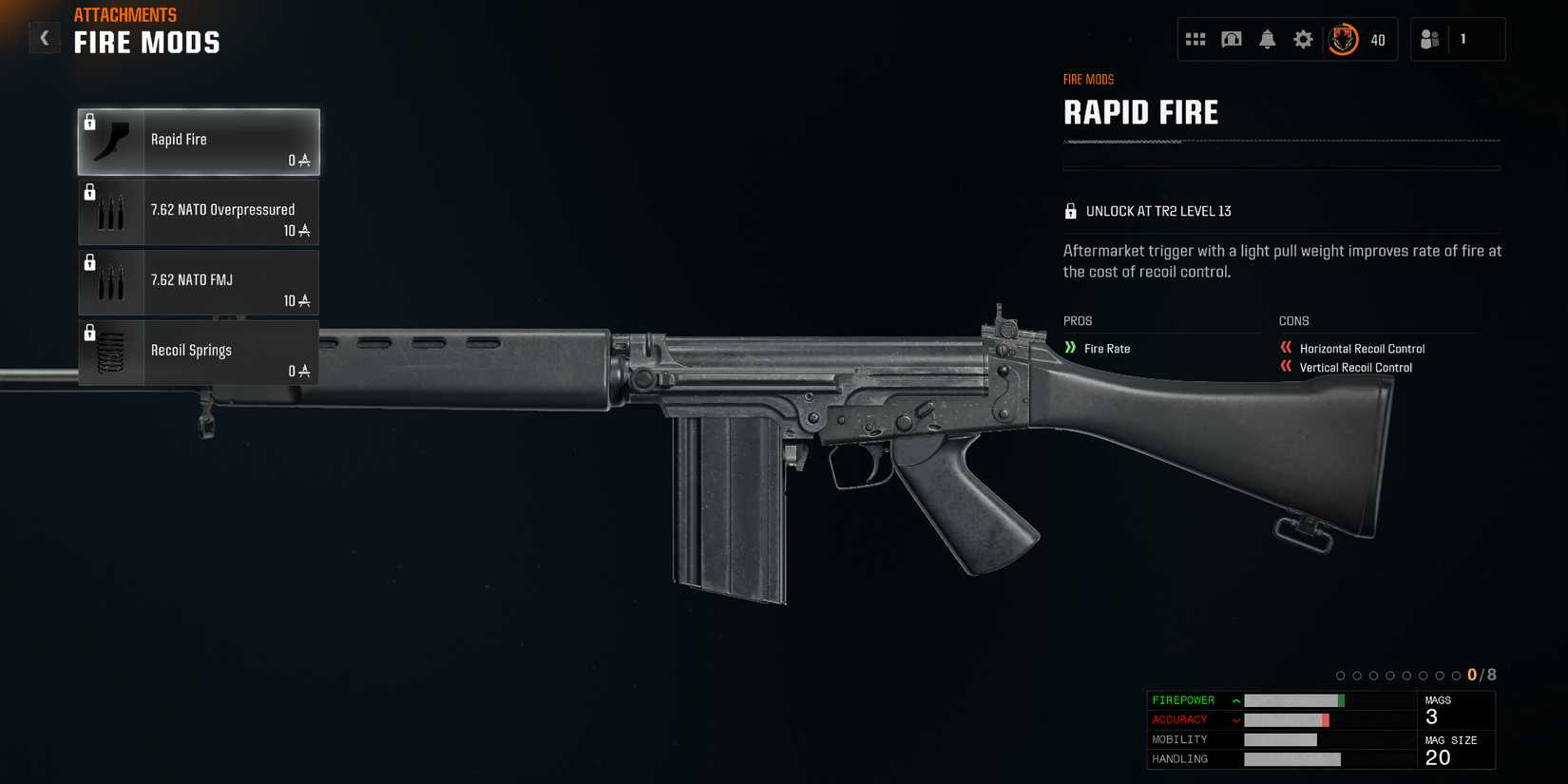Click the Attachments header text
This screenshot has width=1568, height=784.
pos(125,14)
